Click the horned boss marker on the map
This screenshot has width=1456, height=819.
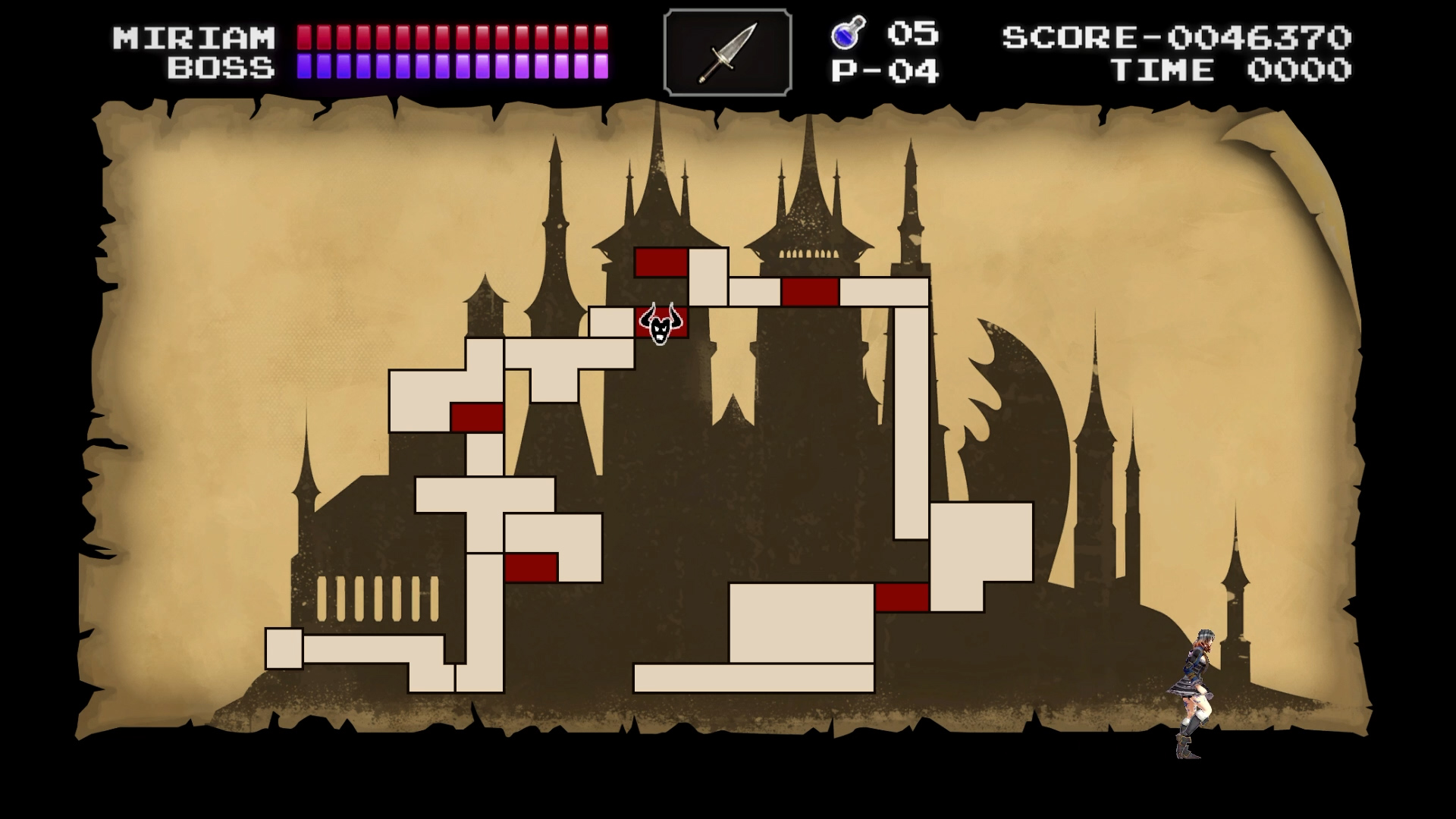pos(661,324)
